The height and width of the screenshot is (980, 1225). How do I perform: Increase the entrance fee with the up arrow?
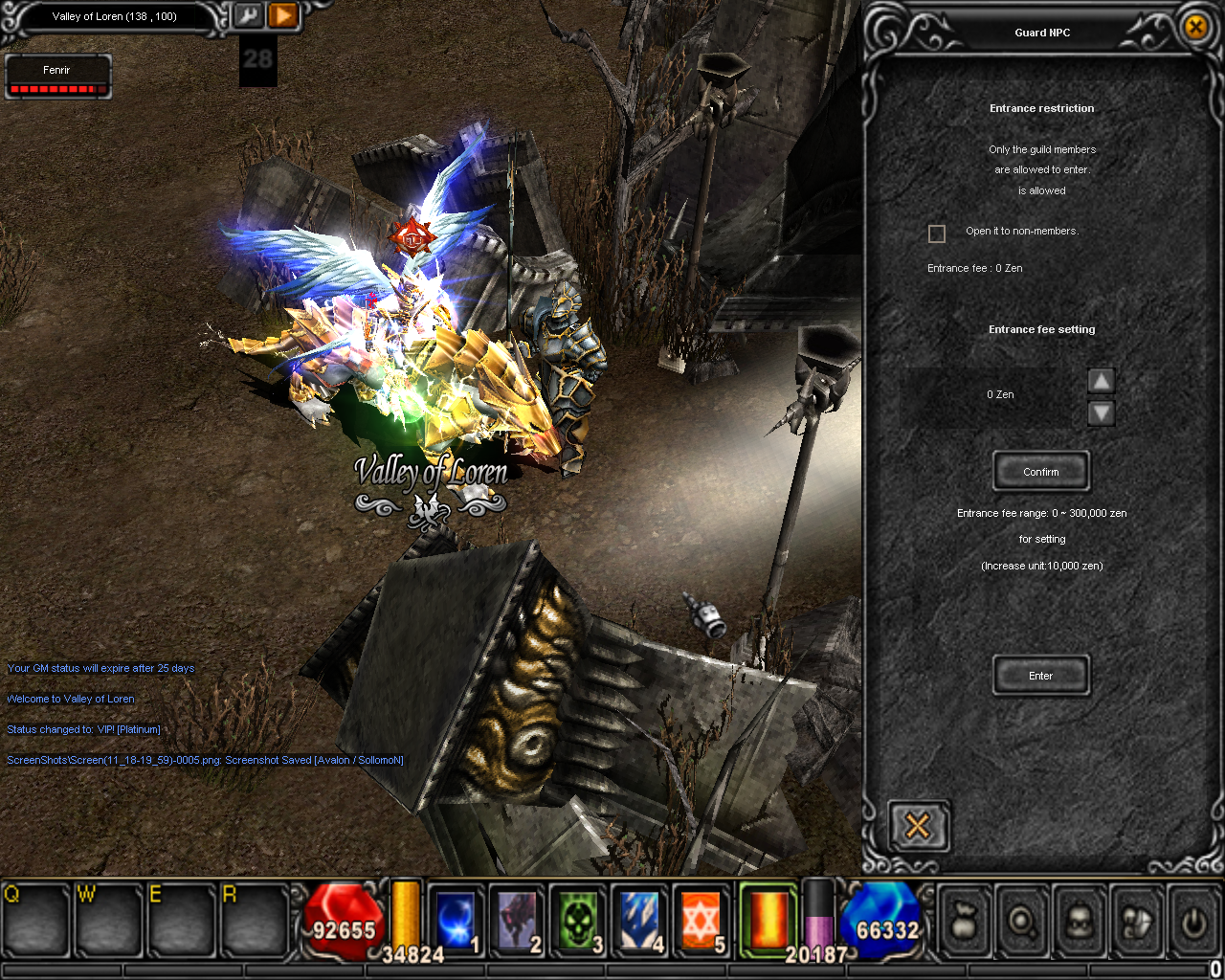[1102, 381]
